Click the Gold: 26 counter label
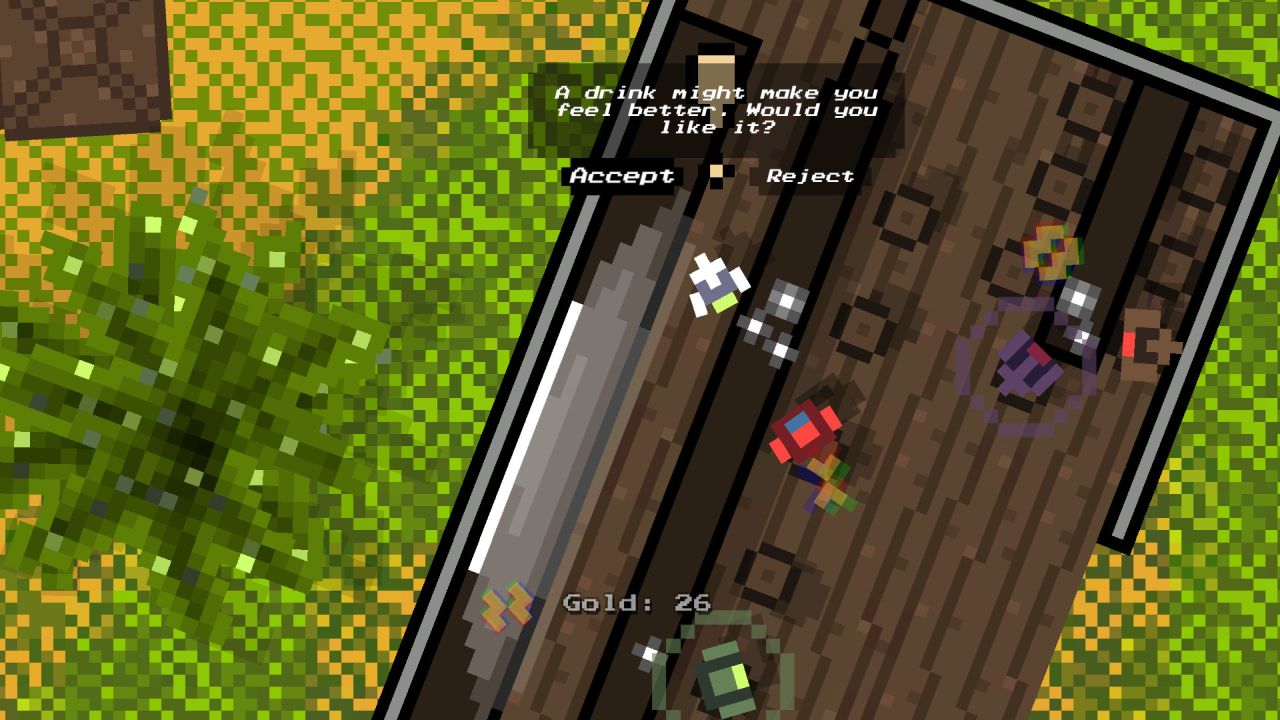The width and height of the screenshot is (1280, 720). [636, 602]
